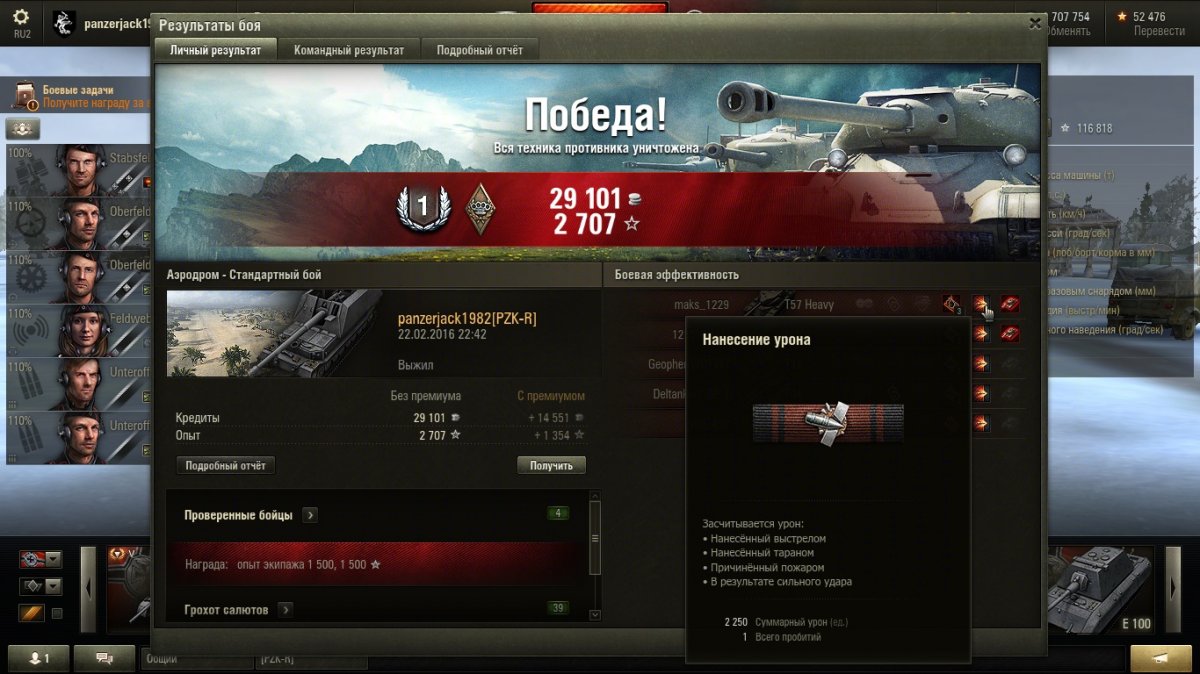Viewport: 1200px width, 674px height.
Task: Select the Личный результат tab
Action: (x=215, y=50)
